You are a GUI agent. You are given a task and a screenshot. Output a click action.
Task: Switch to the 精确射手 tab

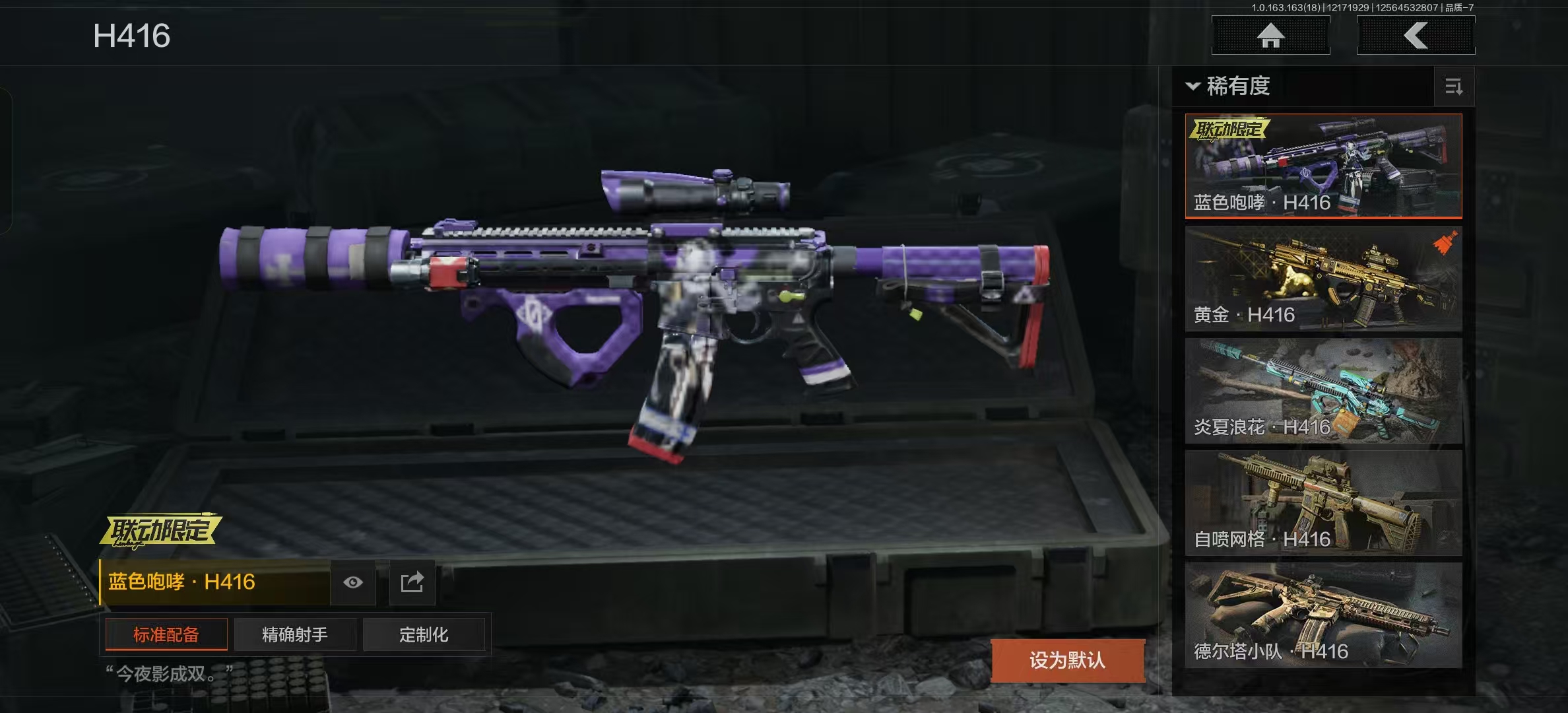[x=294, y=634]
